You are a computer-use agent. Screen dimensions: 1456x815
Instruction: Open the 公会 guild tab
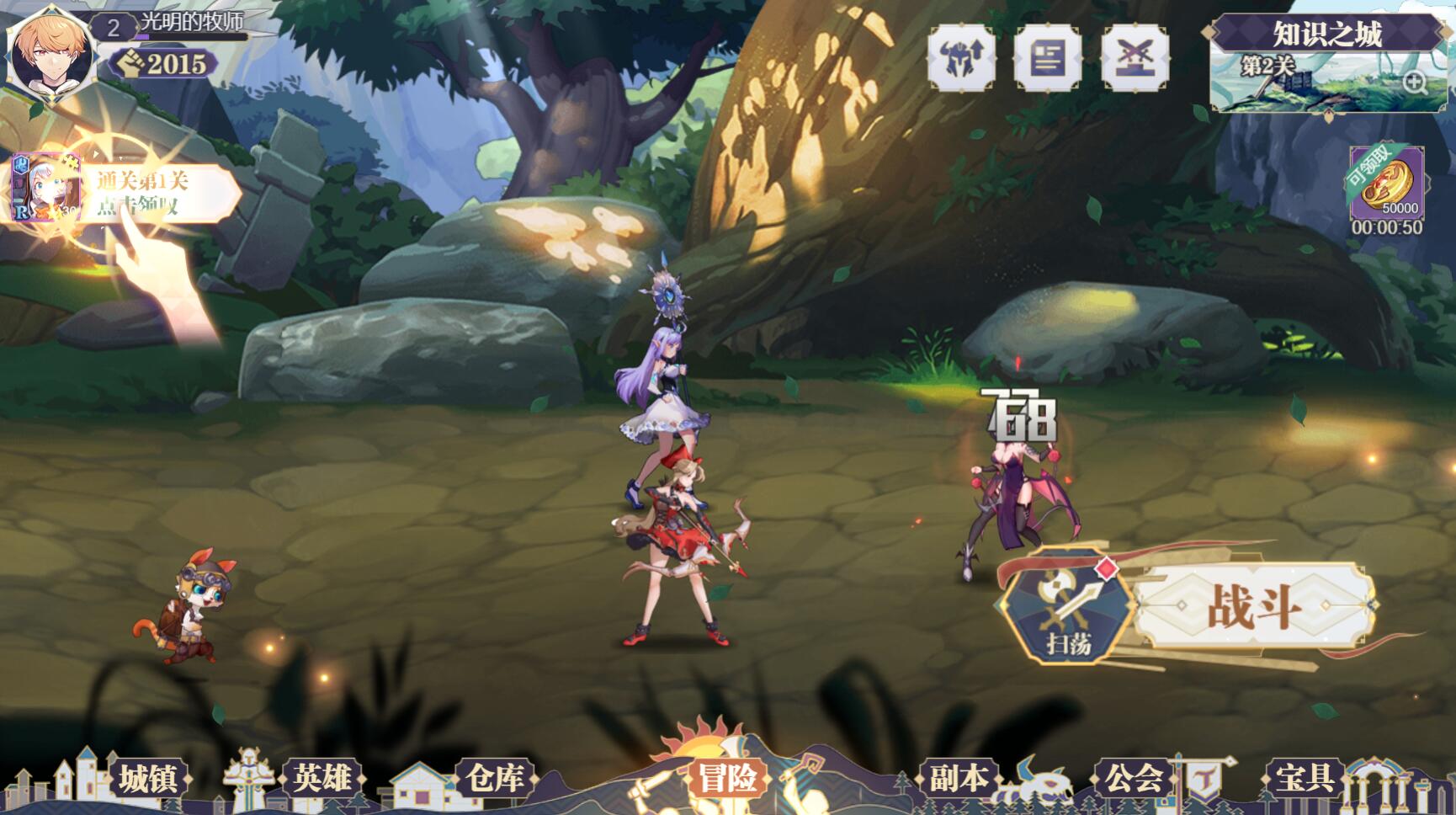[x=1134, y=779]
